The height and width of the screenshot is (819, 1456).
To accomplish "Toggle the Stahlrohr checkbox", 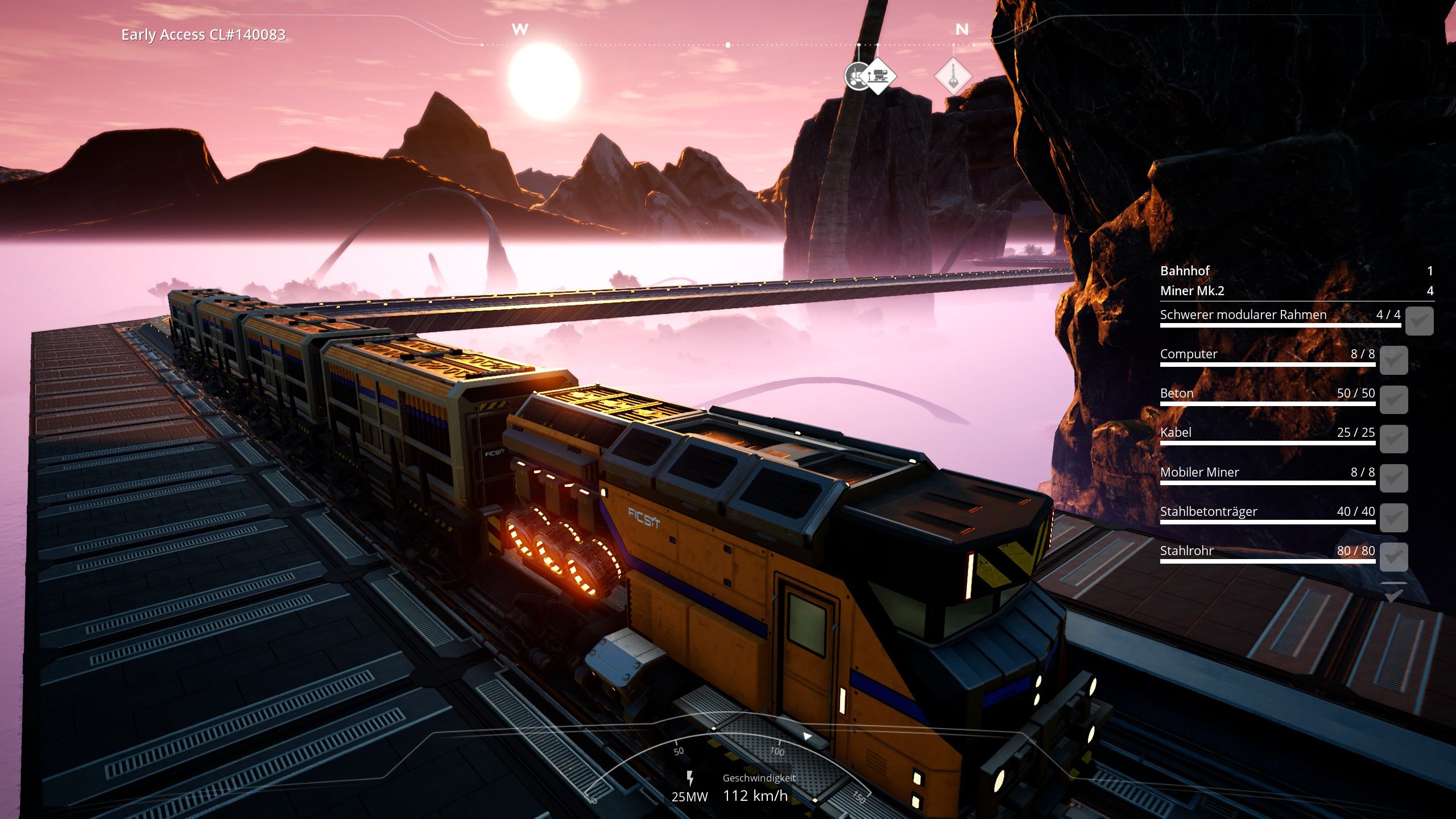I will pyautogui.click(x=1393, y=556).
